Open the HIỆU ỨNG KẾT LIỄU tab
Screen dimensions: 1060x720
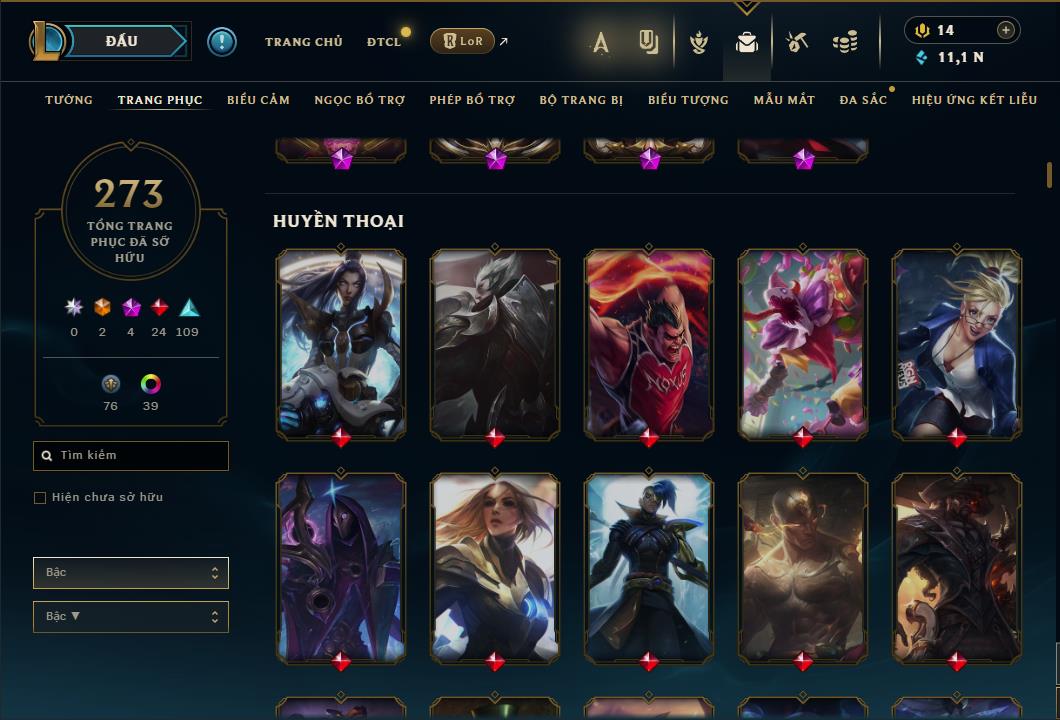(973, 100)
